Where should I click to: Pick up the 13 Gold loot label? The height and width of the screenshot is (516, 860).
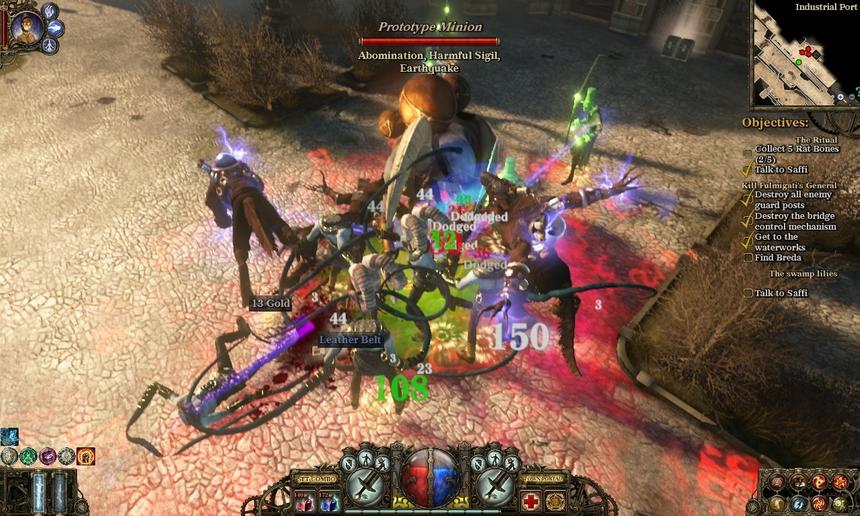click(x=270, y=303)
